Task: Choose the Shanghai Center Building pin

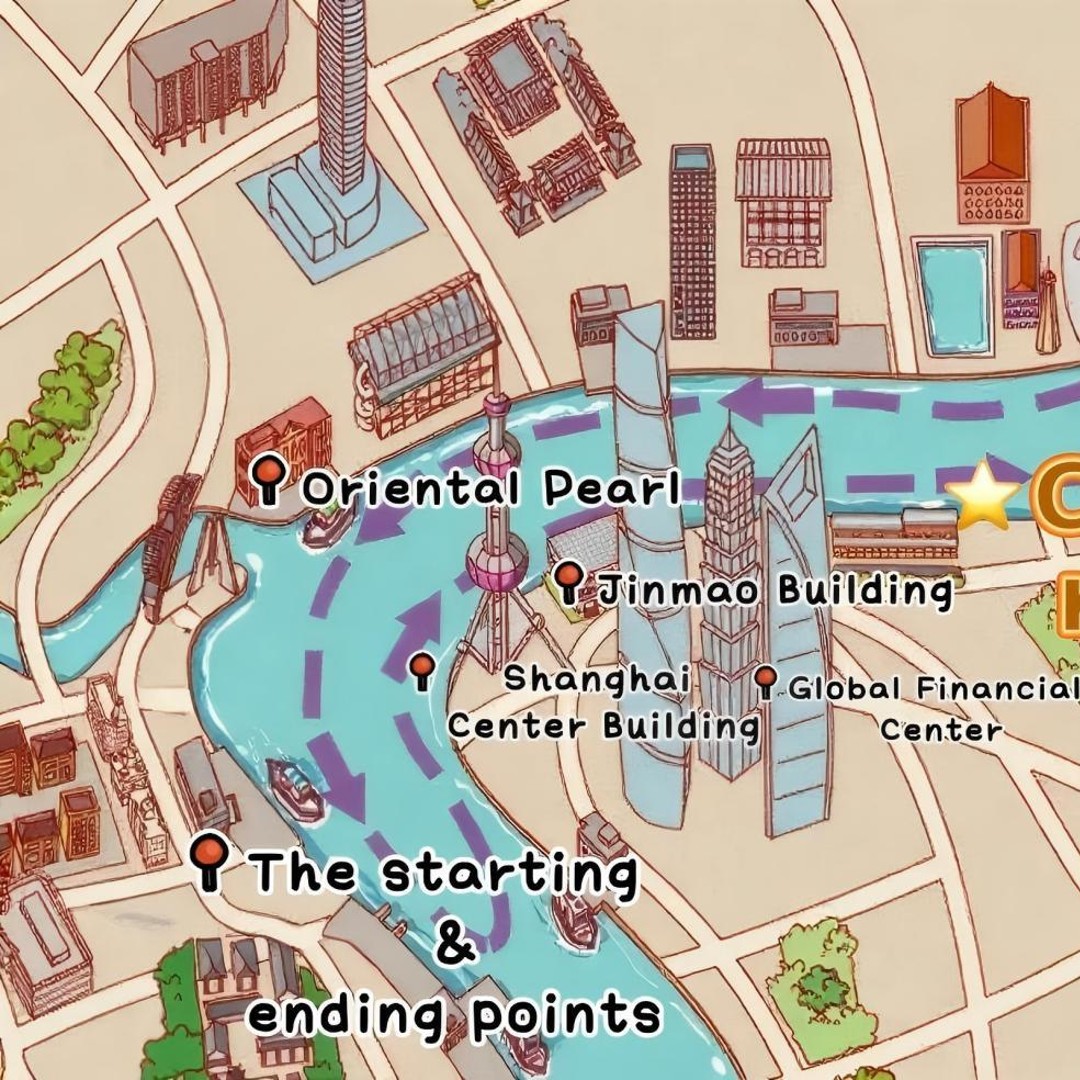Action: [422, 669]
